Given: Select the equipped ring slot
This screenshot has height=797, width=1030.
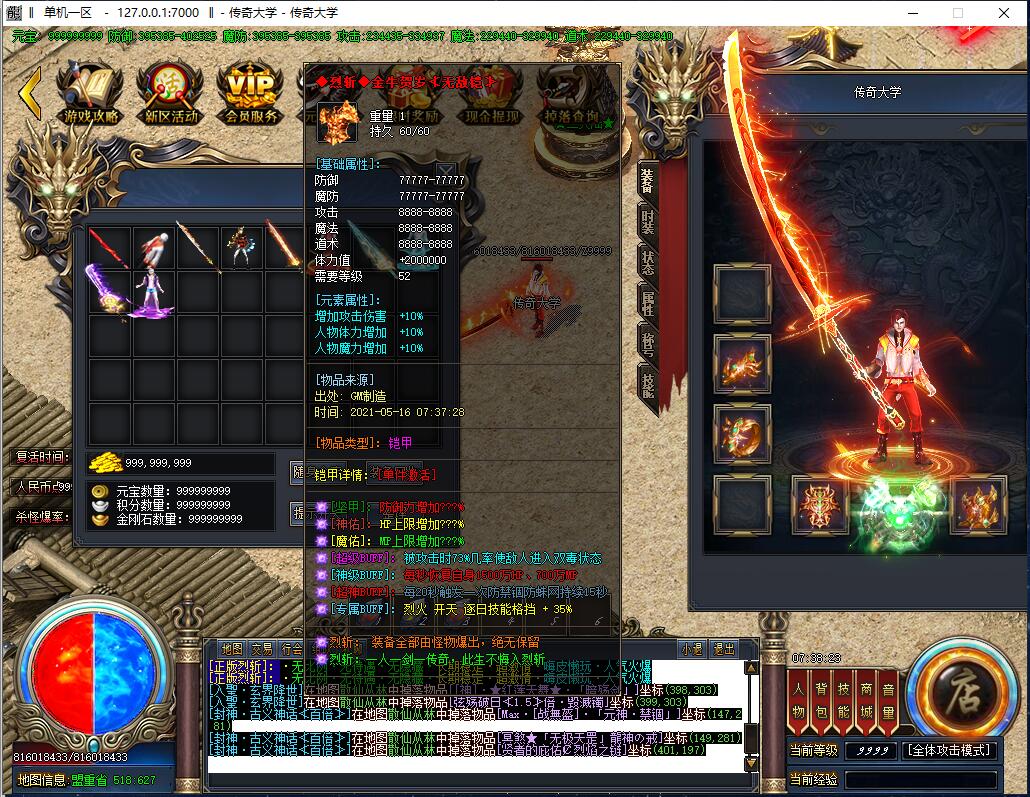Looking at the screenshot, I should [x=742, y=430].
